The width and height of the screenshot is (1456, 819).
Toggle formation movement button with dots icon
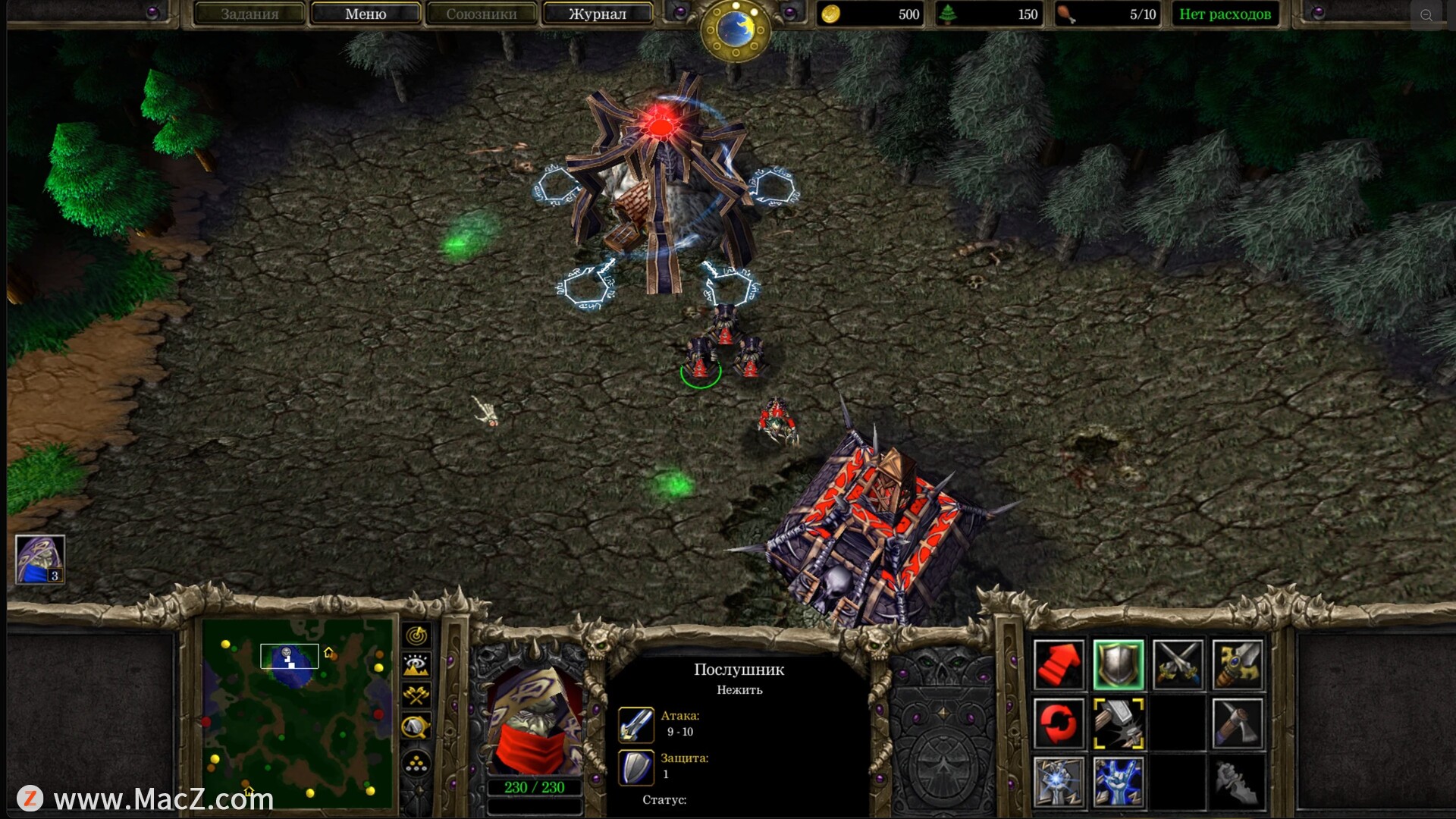click(x=416, y=764)
